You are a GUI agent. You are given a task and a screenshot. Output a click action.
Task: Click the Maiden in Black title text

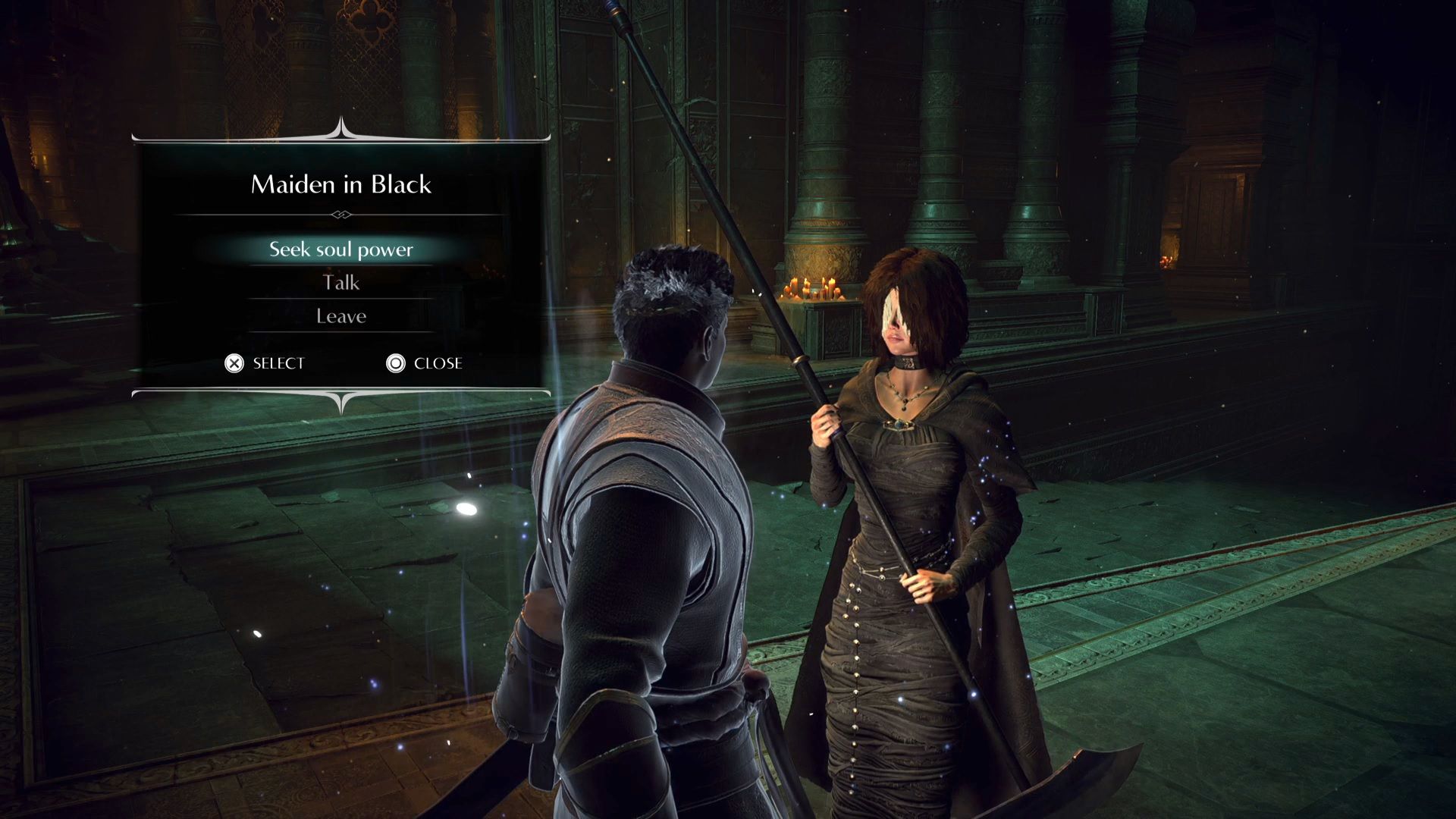340,184
